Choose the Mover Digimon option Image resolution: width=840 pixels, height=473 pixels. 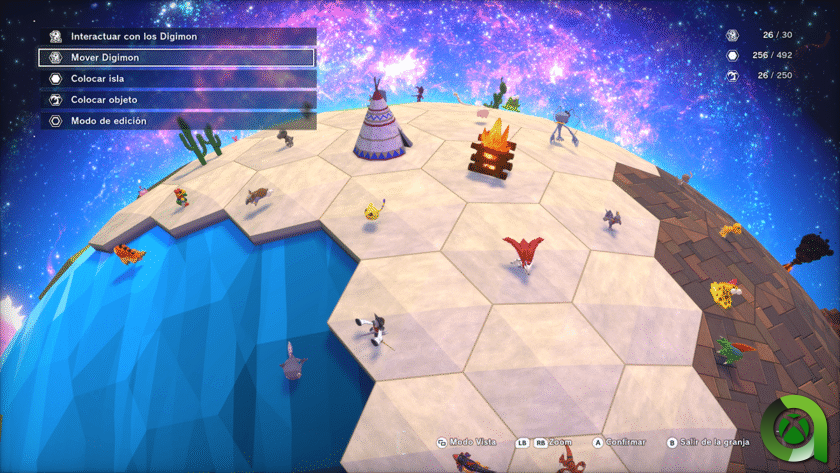176,57
